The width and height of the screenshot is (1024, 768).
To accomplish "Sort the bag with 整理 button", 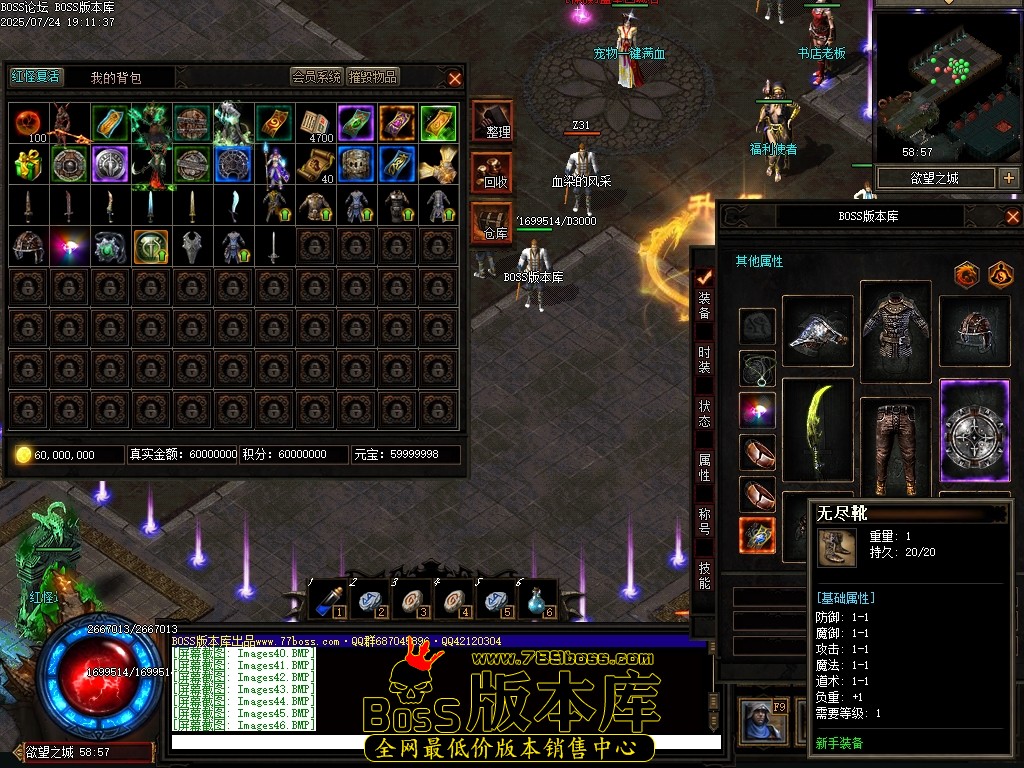I will tap(492, 121).
